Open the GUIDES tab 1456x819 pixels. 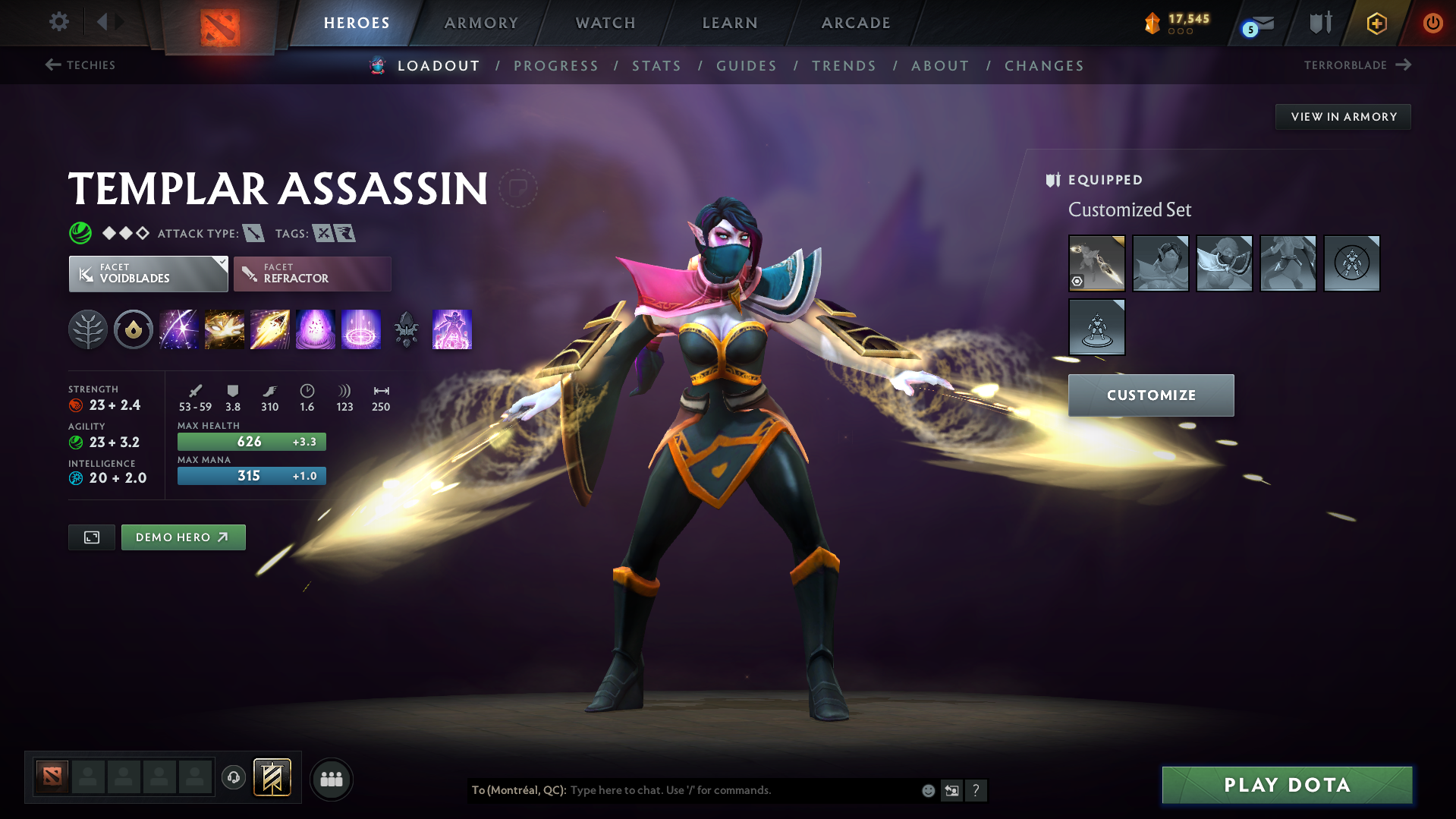tap(746, 66)
